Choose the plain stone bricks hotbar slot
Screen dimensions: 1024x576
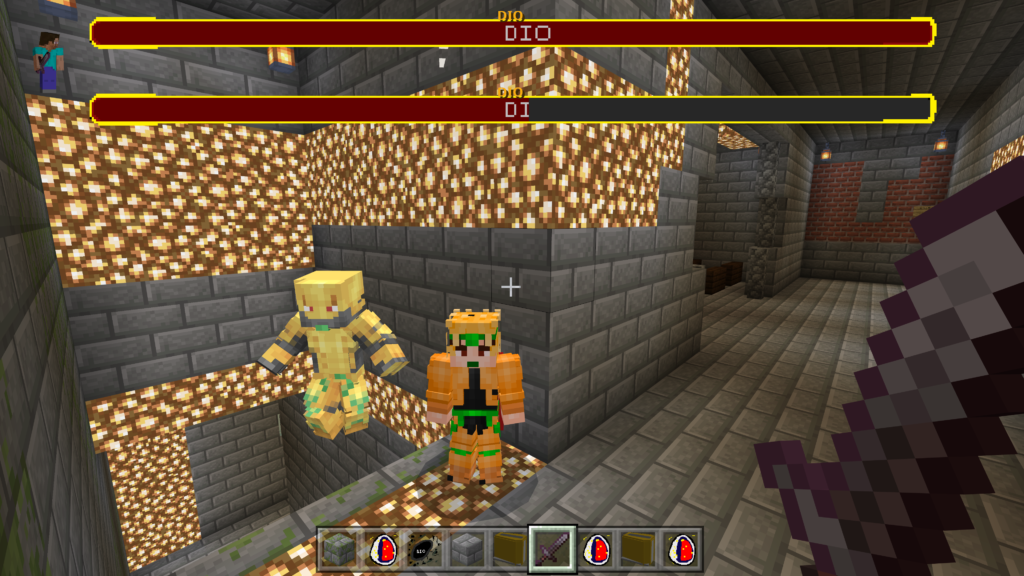pos(465,549)
